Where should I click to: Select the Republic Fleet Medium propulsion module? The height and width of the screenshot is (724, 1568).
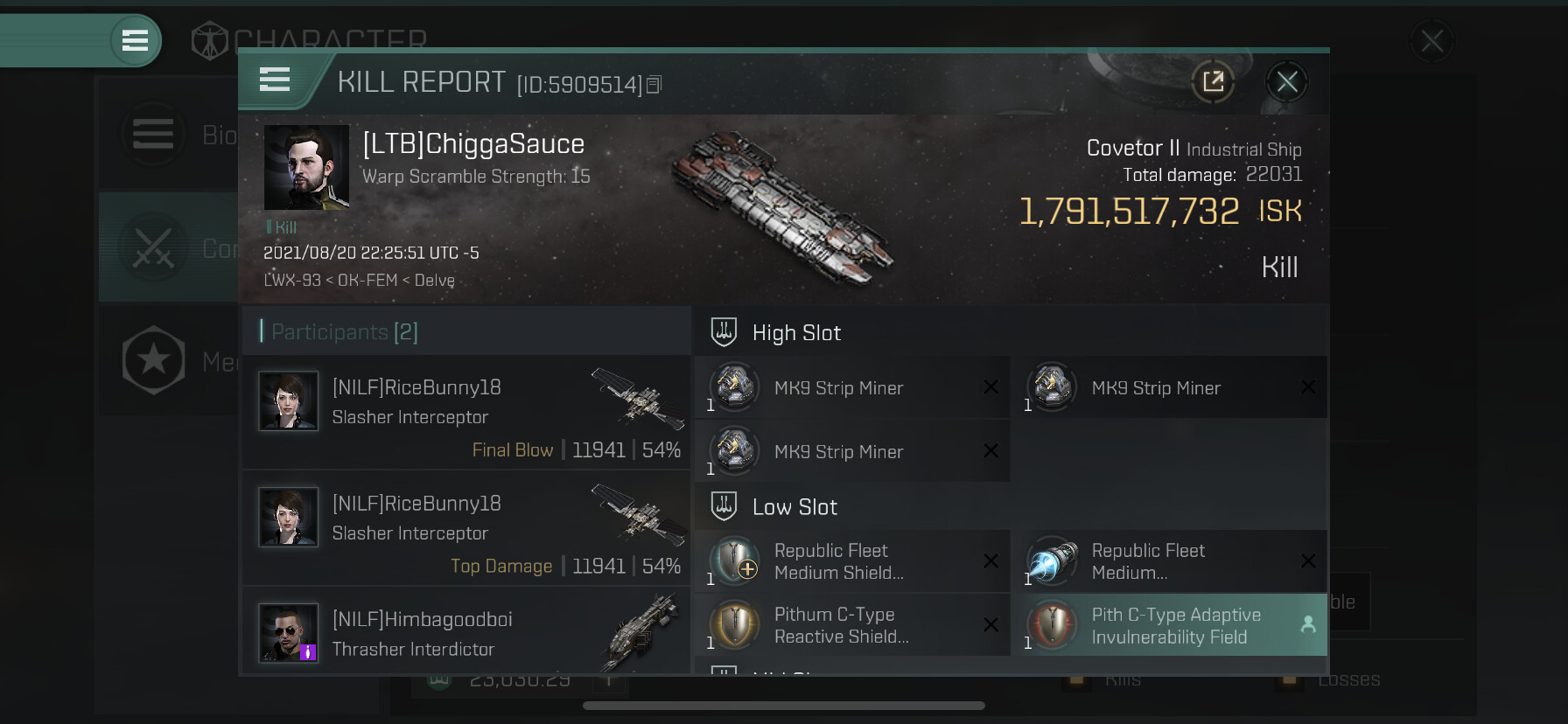[x=1168, y=561]
